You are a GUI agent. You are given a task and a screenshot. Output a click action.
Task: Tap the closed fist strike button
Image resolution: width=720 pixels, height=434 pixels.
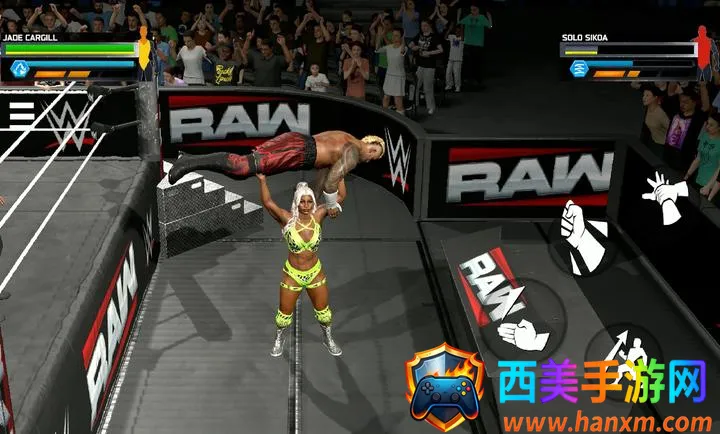pos(581,236)
